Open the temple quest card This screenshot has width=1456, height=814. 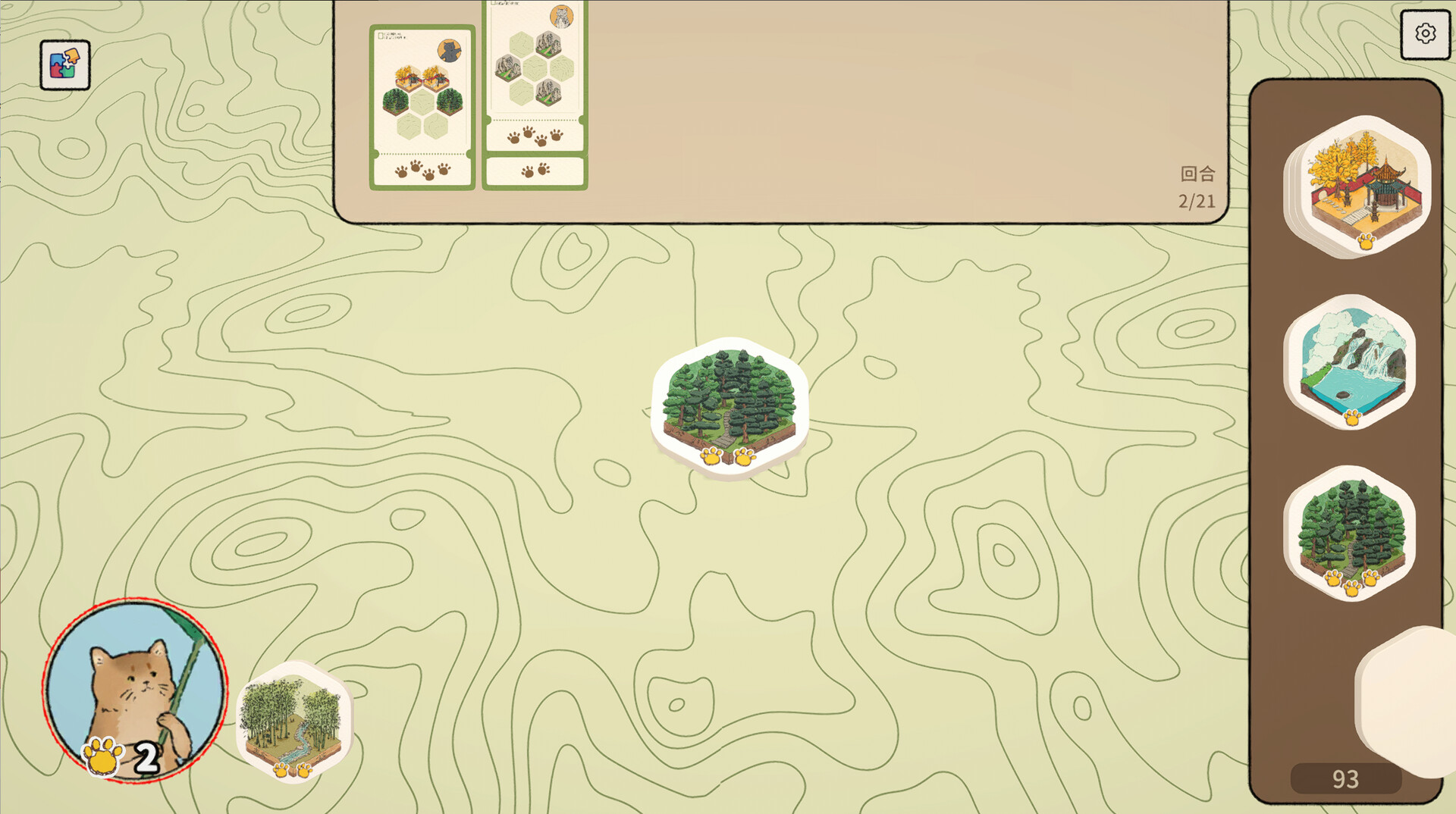pos(422,99)
